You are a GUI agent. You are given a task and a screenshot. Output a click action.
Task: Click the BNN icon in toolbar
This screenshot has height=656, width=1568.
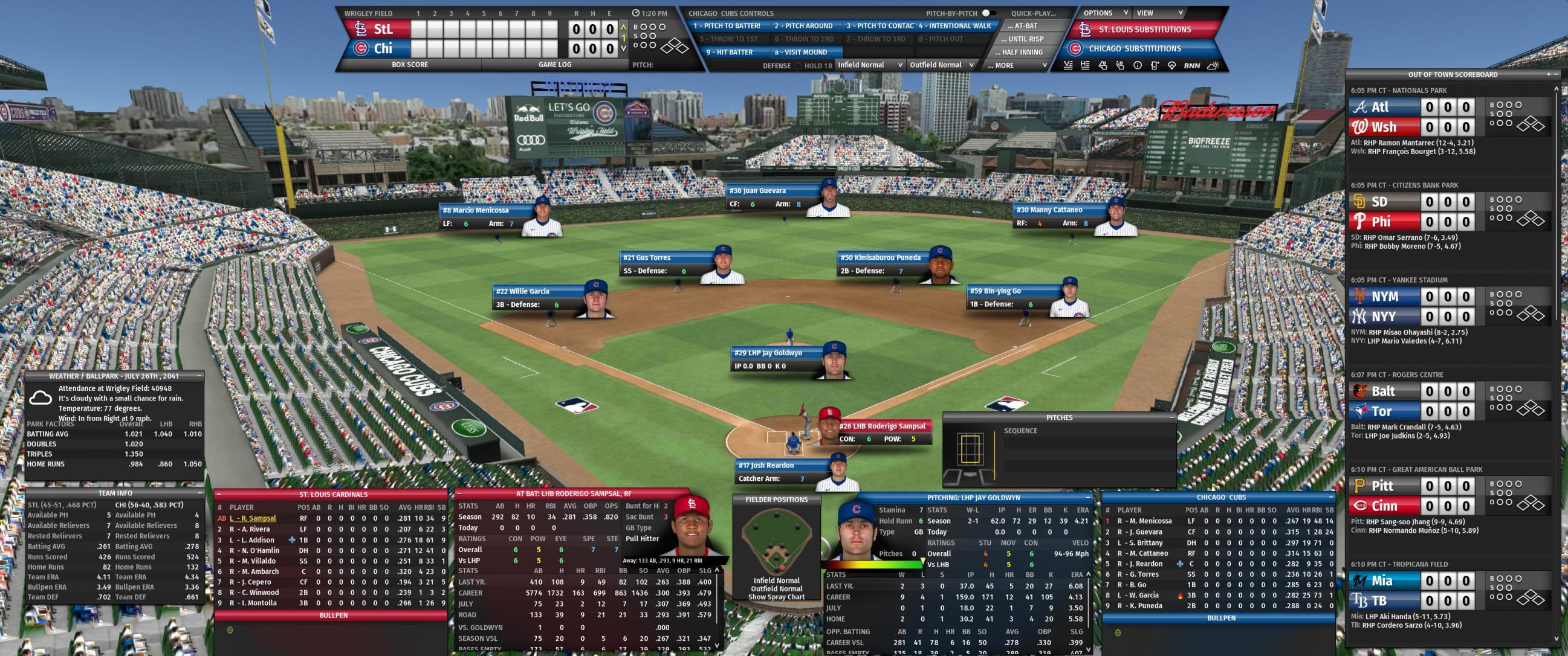[1192, 66]
